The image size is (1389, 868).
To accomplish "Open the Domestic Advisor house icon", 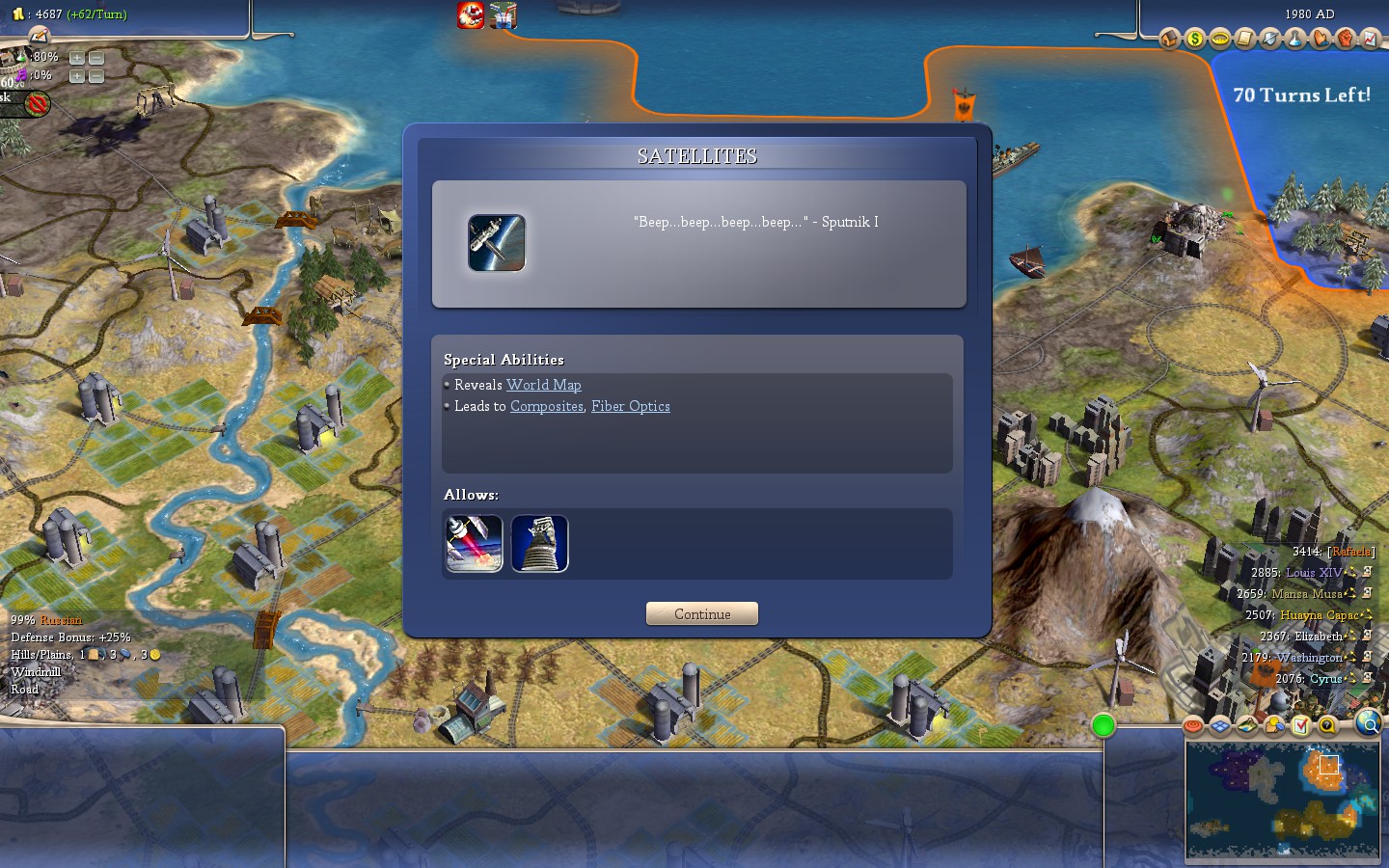I will point(1168,40).
